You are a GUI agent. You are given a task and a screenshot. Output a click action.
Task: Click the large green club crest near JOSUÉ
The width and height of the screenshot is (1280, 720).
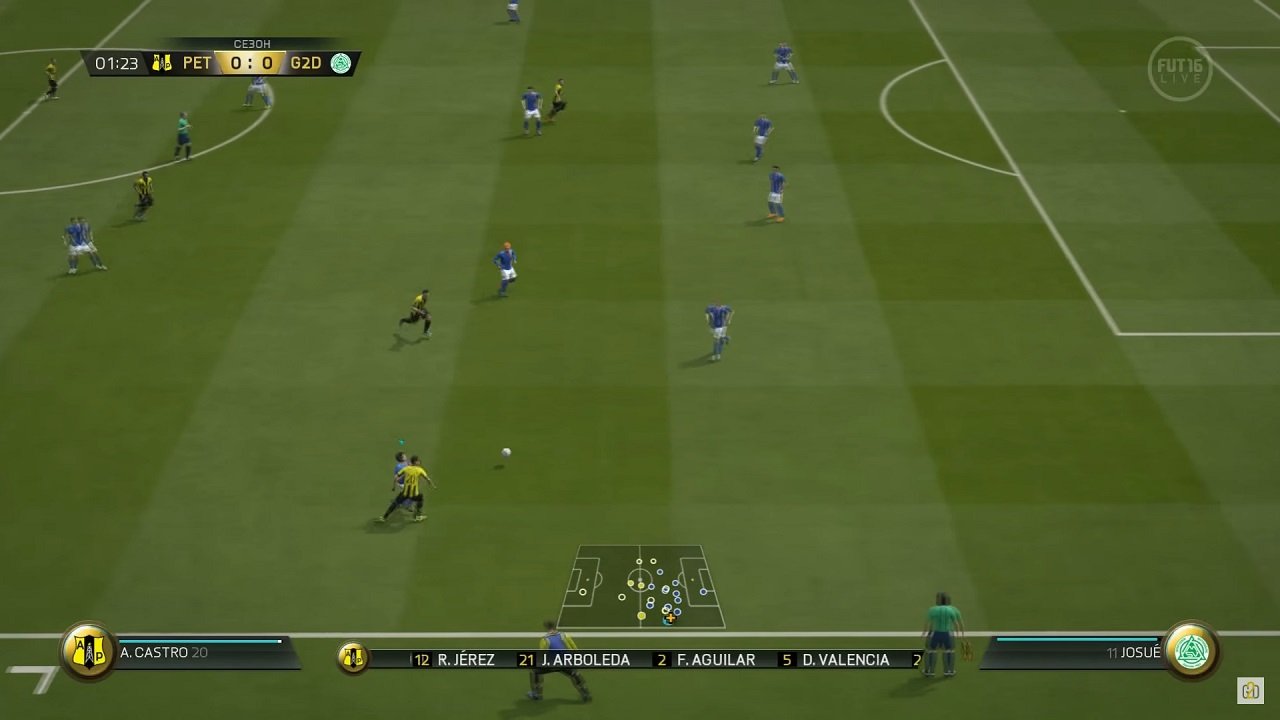(x=1190, y=650)
